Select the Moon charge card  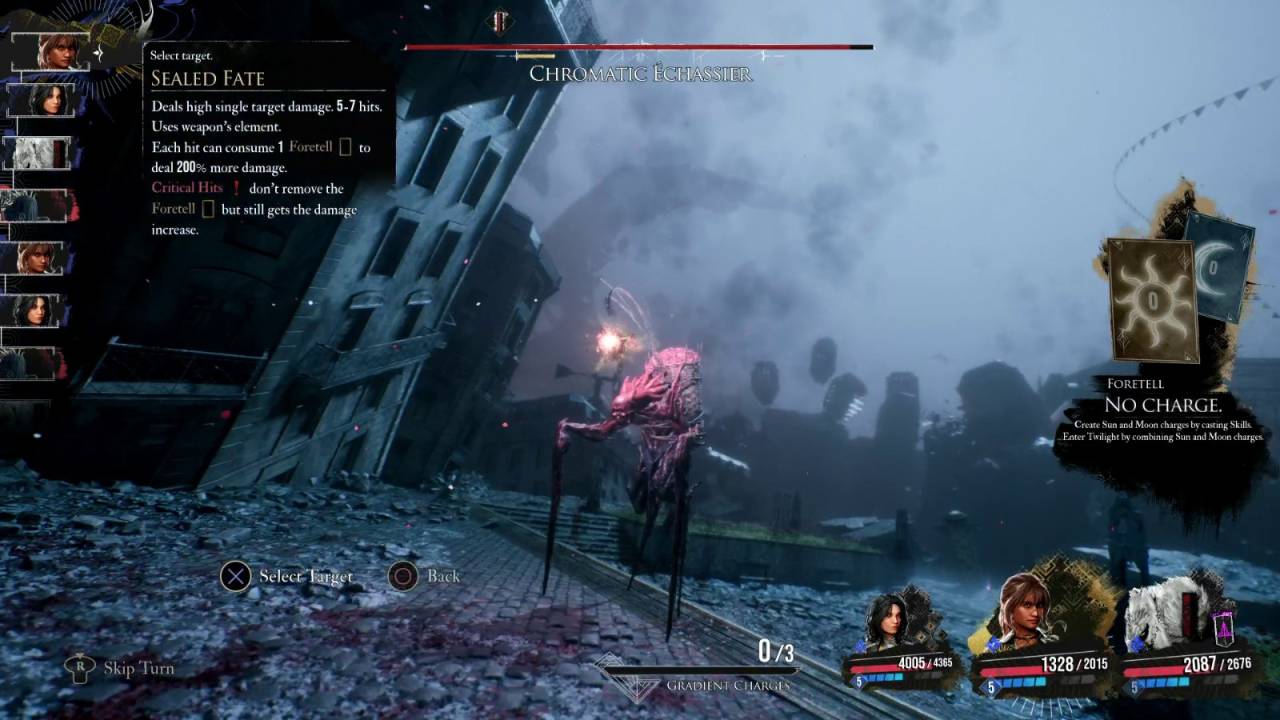[x=1224, y=262]
